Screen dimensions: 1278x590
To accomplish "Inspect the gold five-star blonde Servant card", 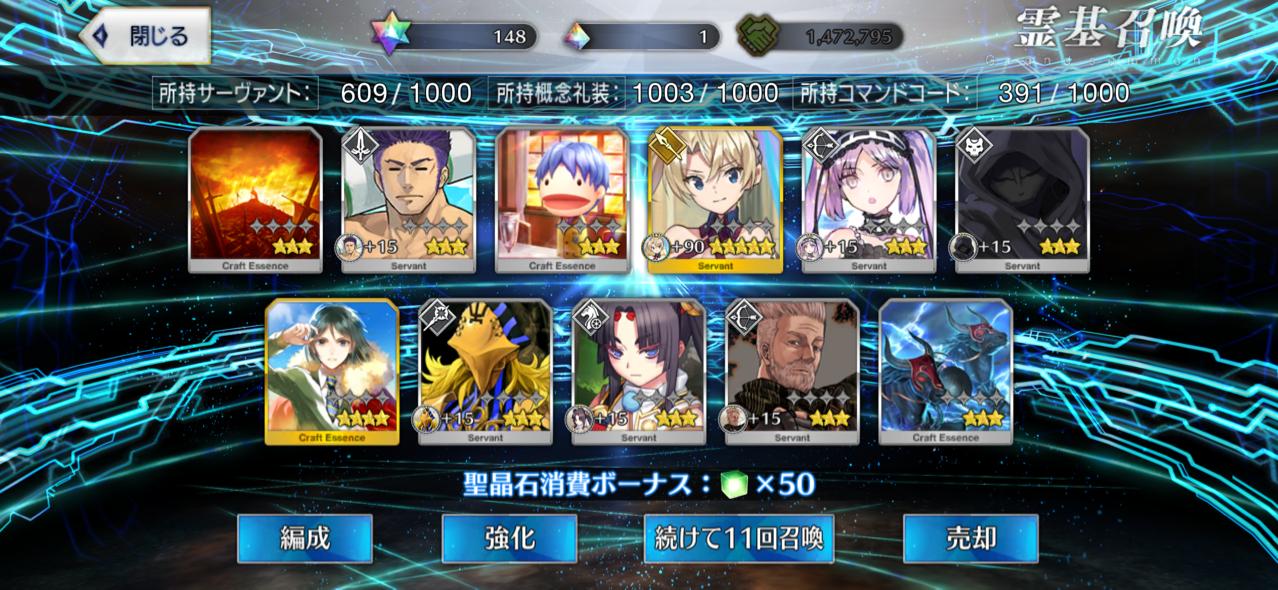I will click(x=715, y=200).
